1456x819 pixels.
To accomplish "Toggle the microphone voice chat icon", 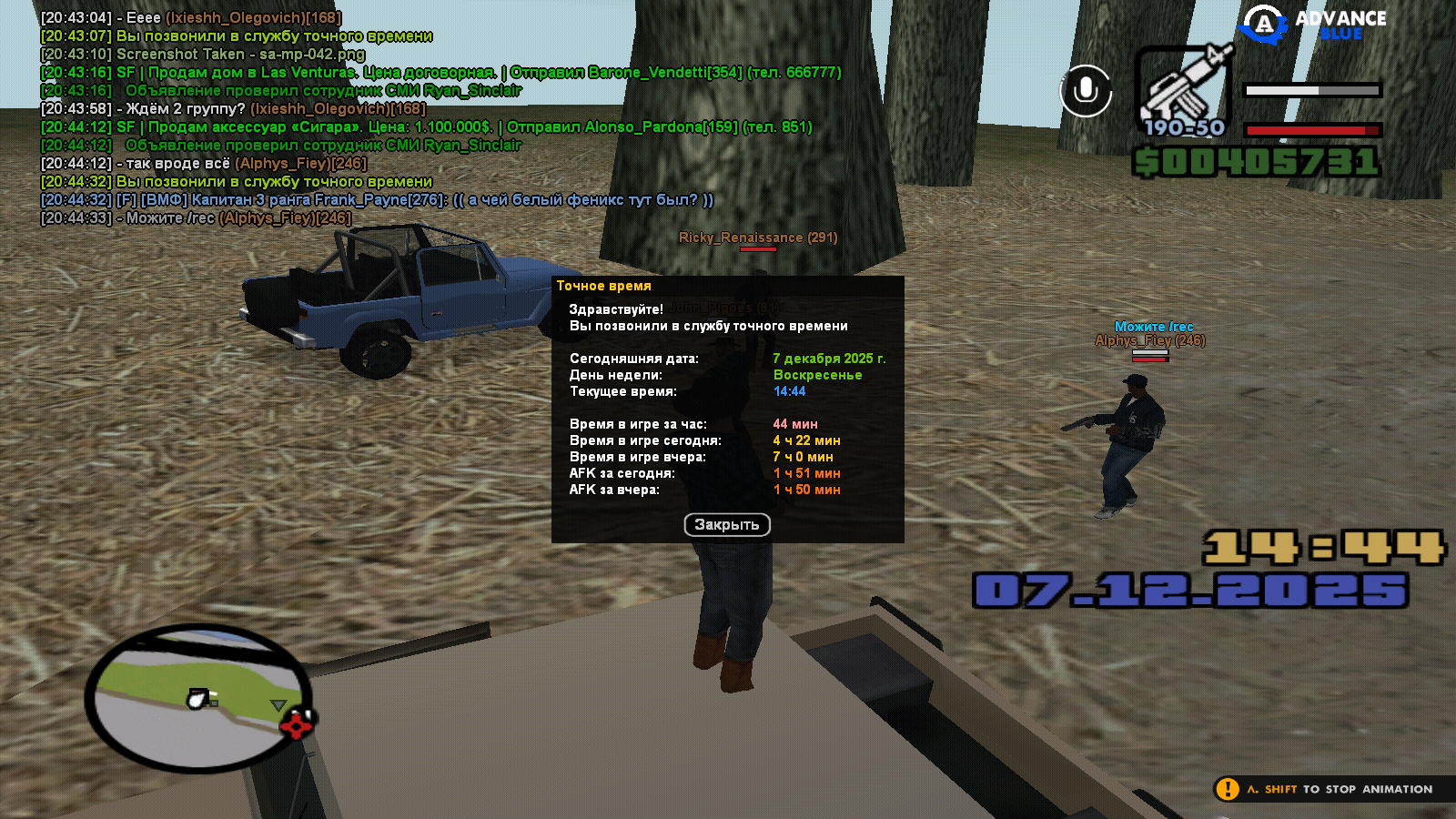I will [x=1086, y=90].
